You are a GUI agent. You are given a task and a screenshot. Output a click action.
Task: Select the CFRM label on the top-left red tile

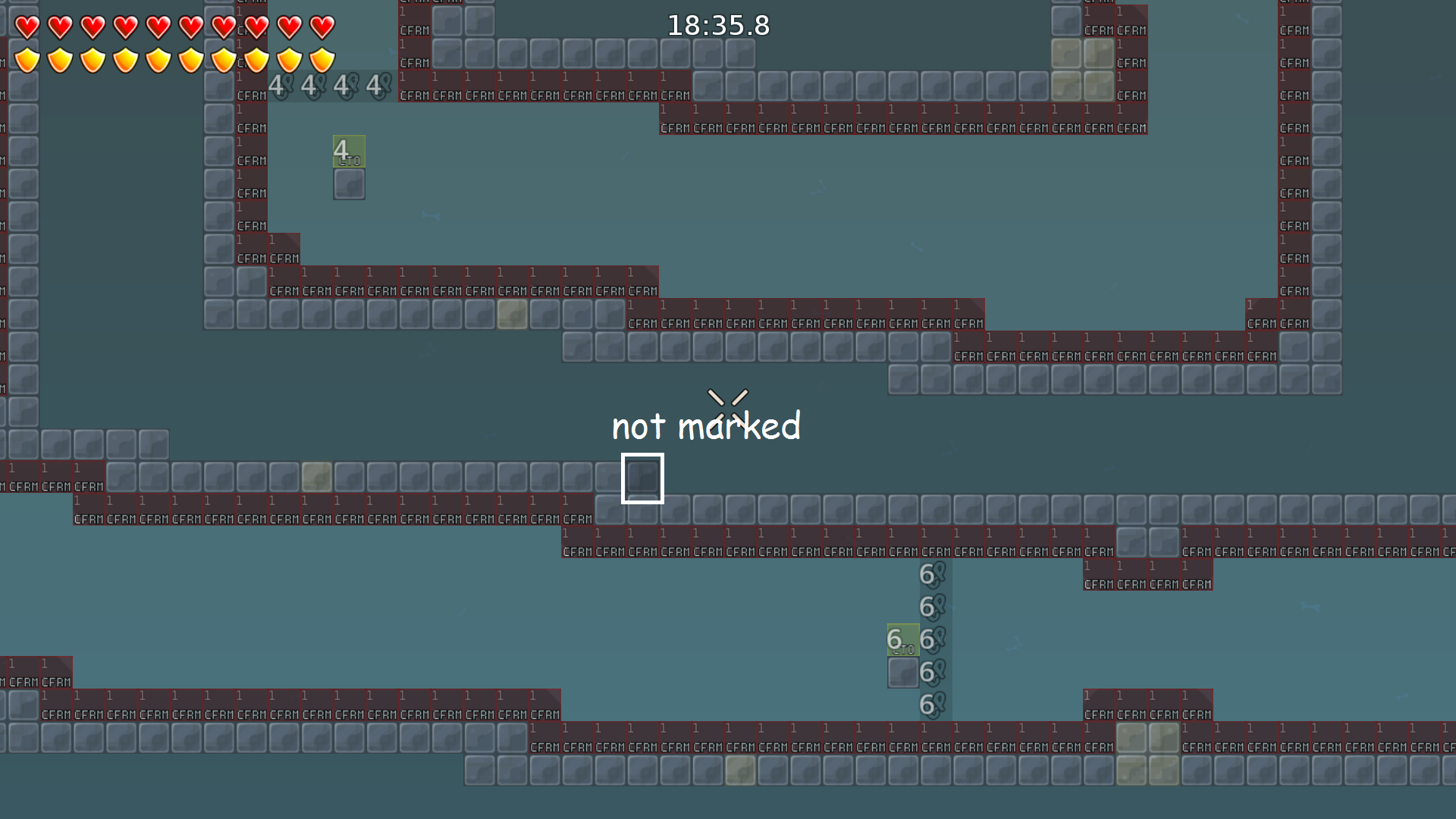(x=413, y=31)
